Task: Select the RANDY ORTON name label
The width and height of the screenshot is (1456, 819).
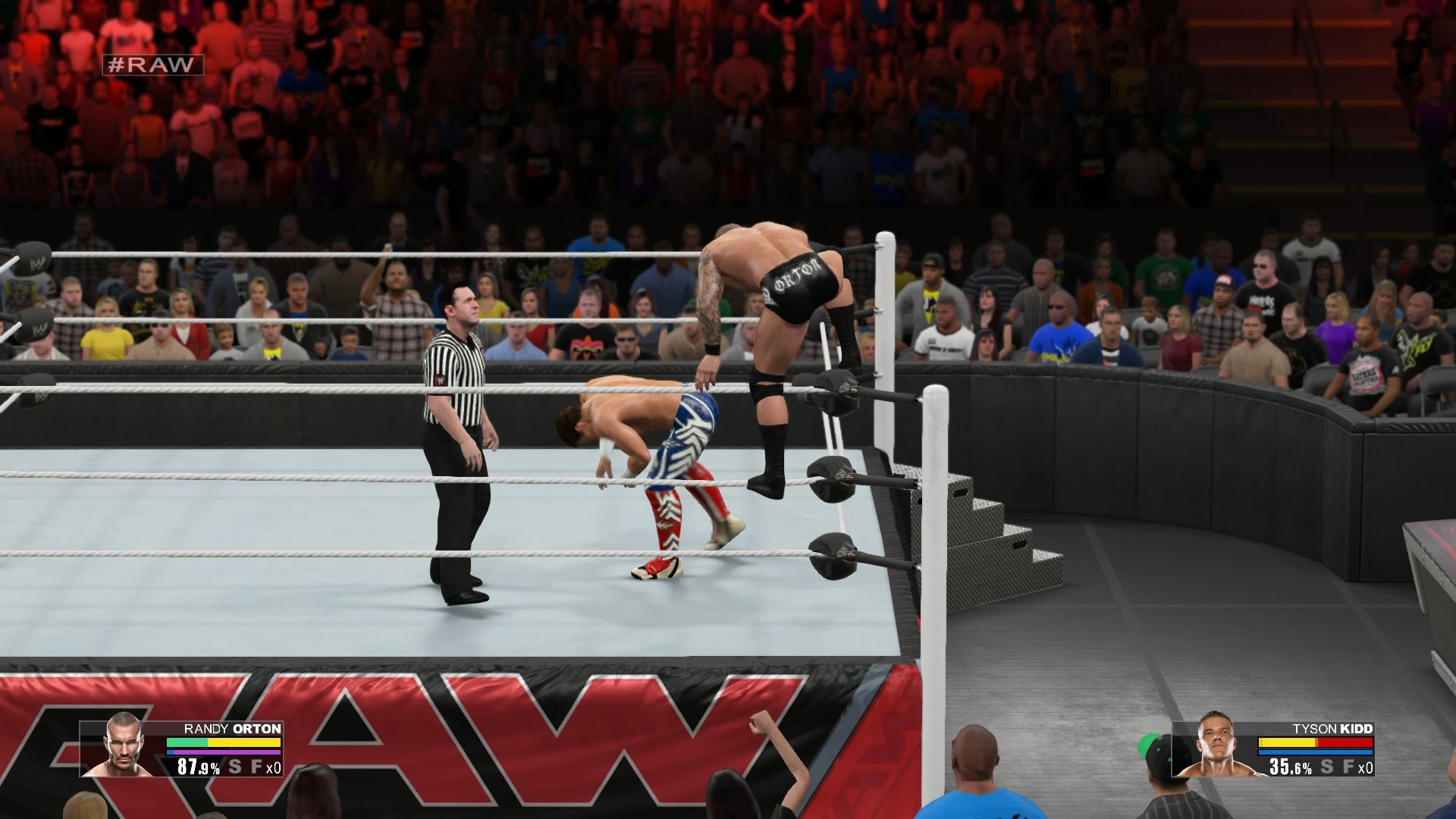Action: pyautogui.click(x=232, y=729)
